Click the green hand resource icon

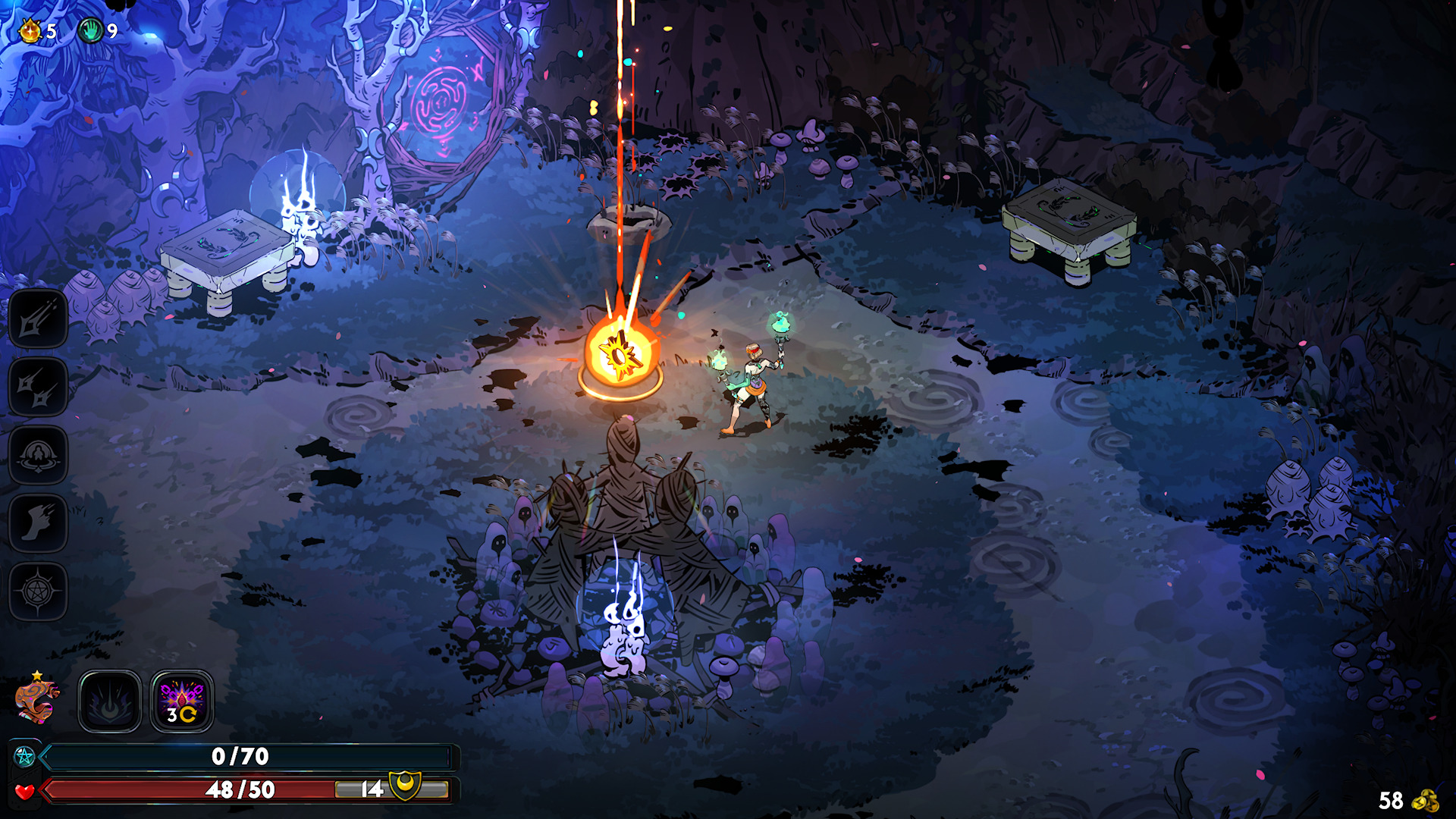point(91,31)
